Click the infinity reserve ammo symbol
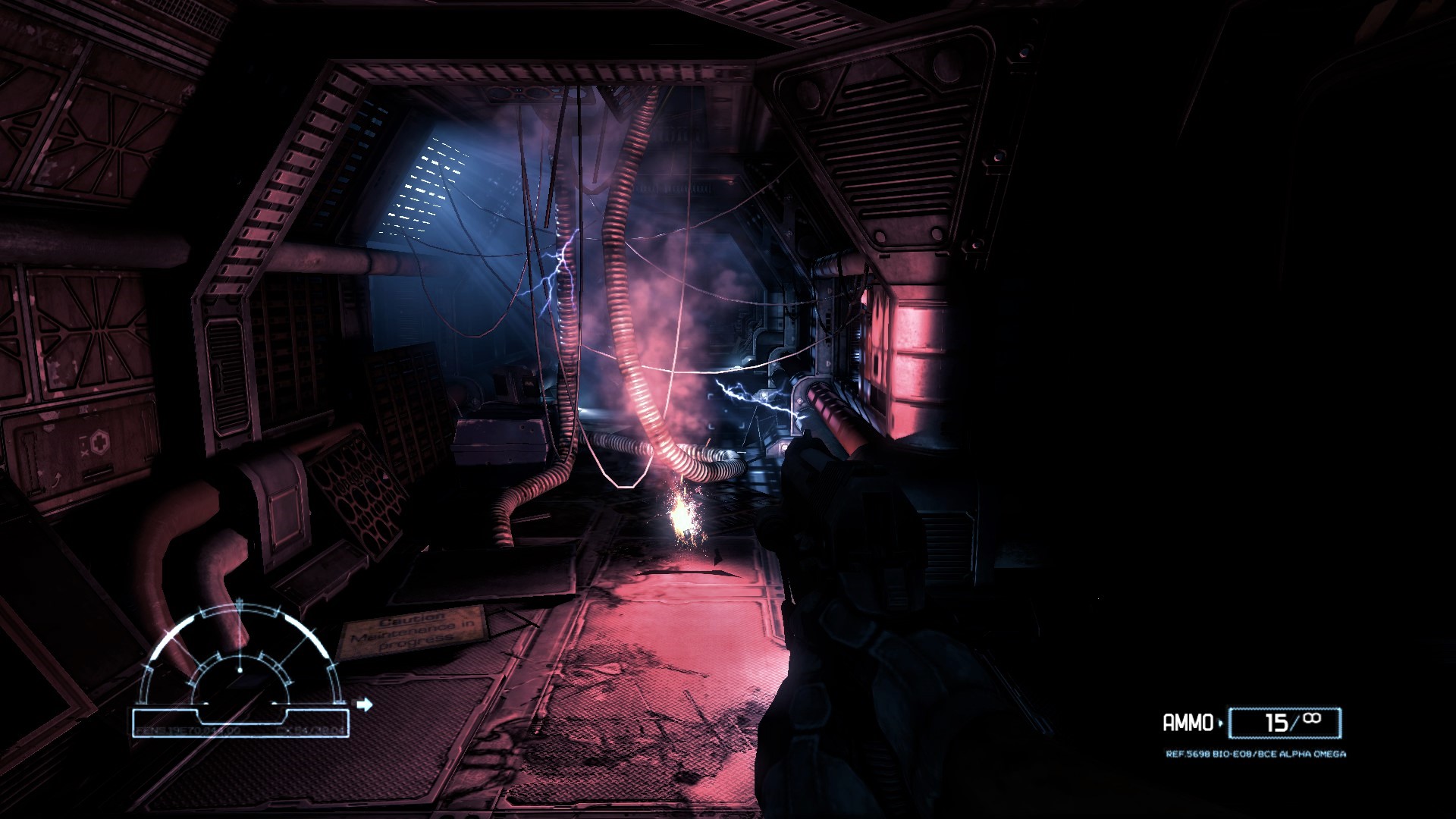 coord(1310,720)
